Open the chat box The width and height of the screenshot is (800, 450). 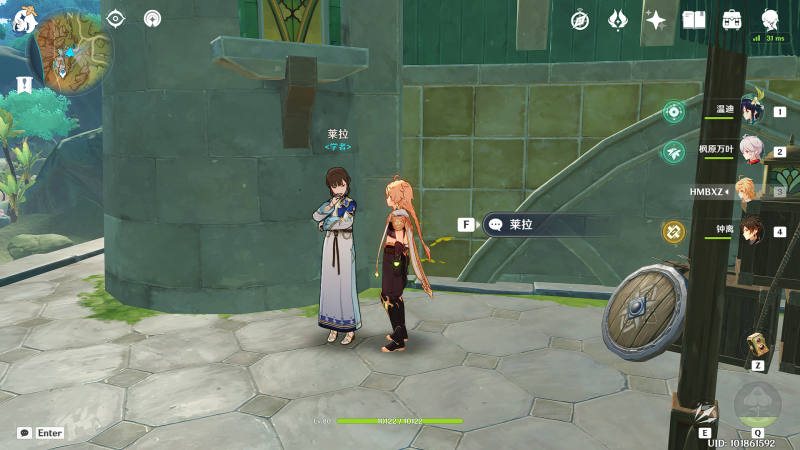(25, 433)
